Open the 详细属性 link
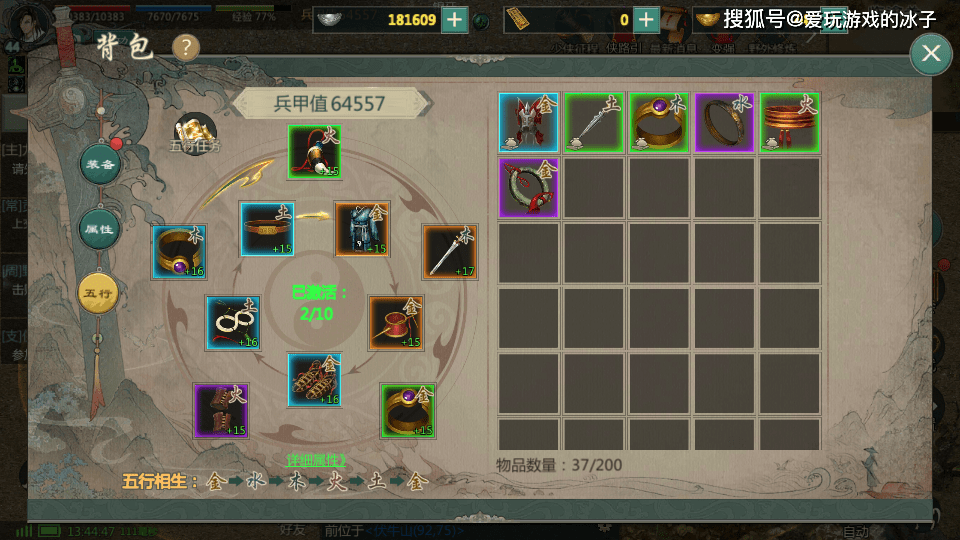Viewport: 960px width, 540px height. tap(315, 460)
